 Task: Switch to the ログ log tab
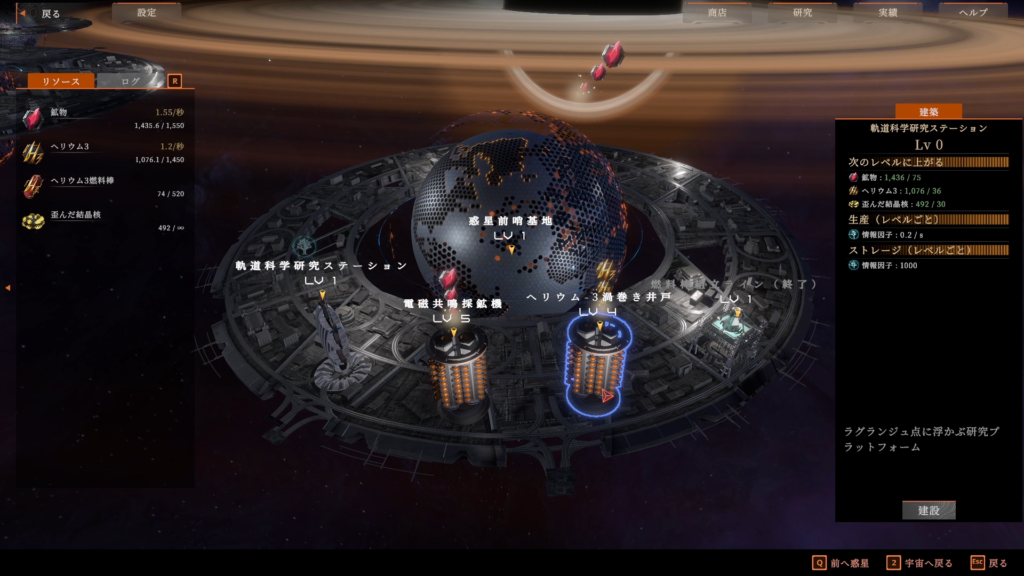130,81
